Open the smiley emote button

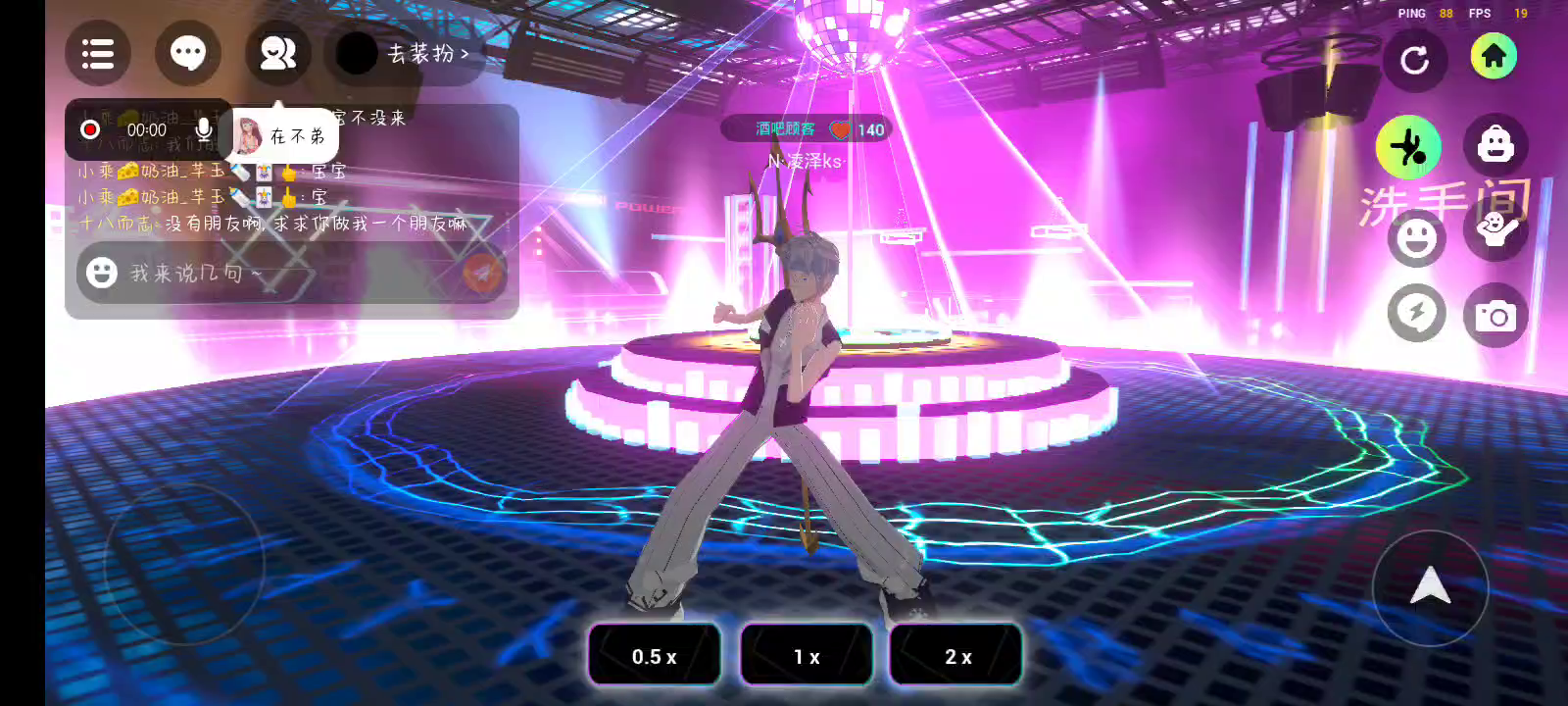1416,237
